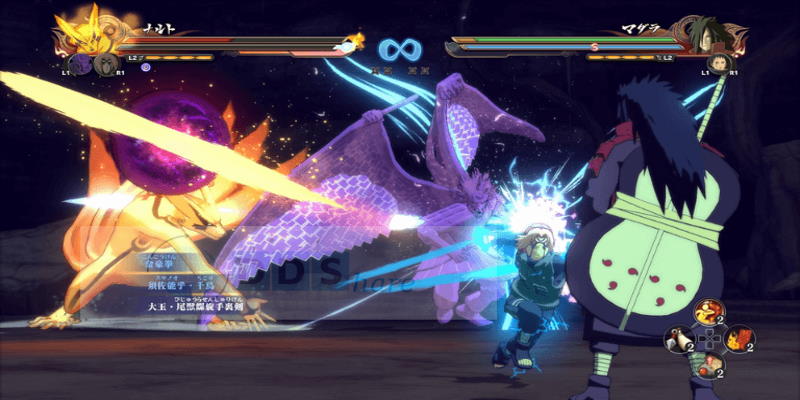The width and height of the screenshot is (800, 400).
Task: Use the white pouch item slot
Action: (680, 341)
